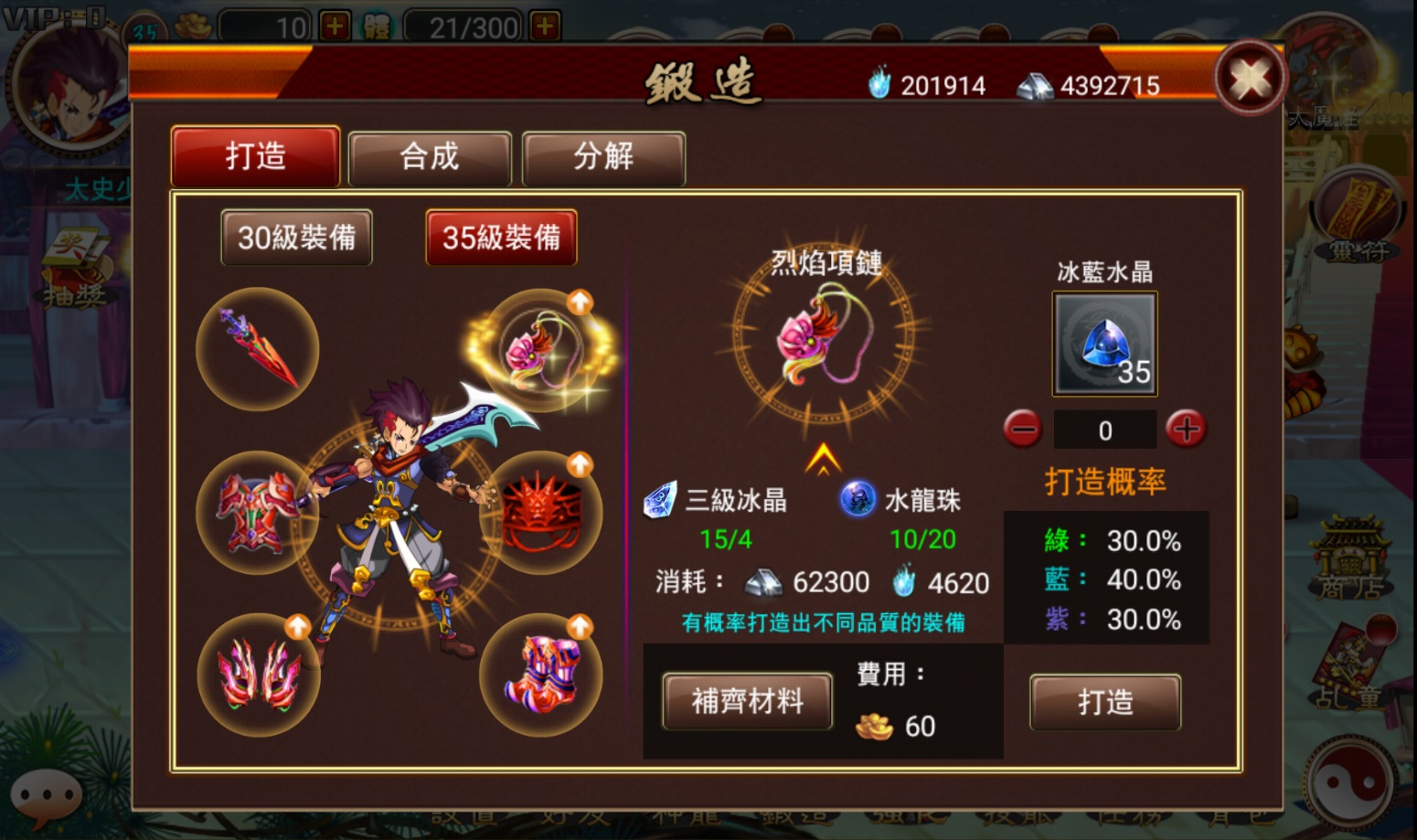Select the 分解 tab
This screenshot has width=1417, height=840.
[x=603, y=157]
